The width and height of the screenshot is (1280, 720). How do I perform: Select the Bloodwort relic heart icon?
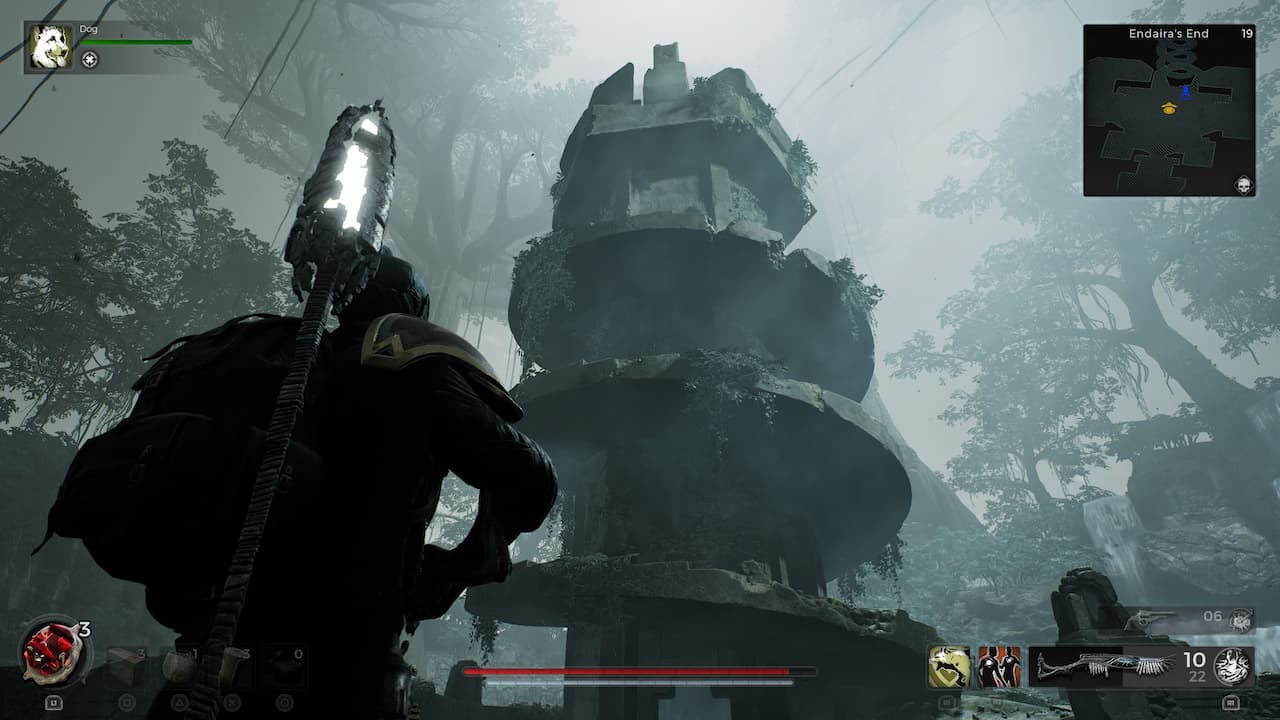52,652
